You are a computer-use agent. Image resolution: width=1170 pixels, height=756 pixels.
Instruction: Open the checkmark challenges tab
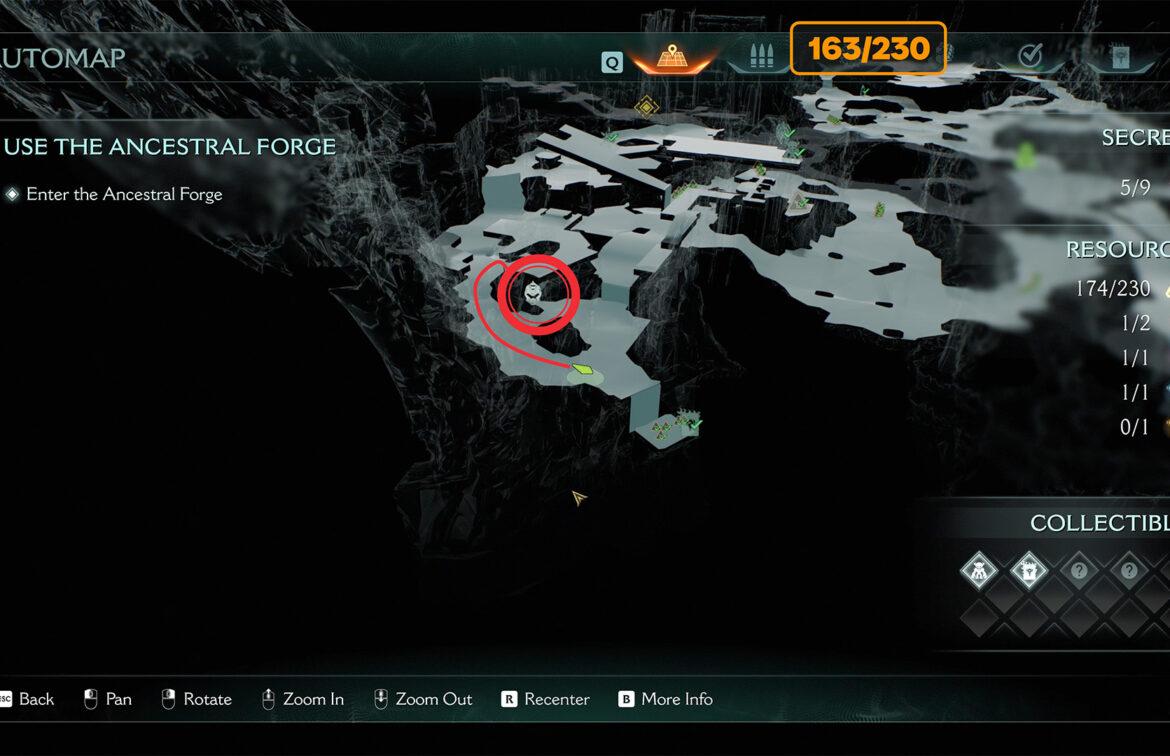point(1031,56)
